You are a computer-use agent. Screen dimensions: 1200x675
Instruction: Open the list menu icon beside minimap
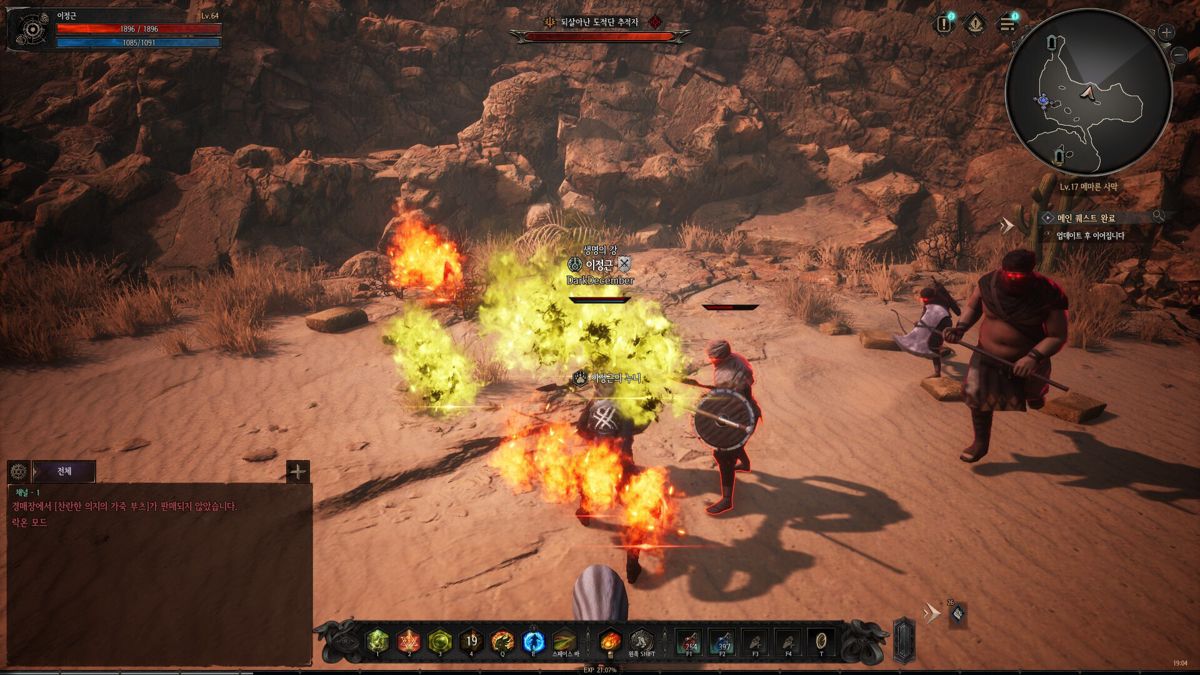1007,24
